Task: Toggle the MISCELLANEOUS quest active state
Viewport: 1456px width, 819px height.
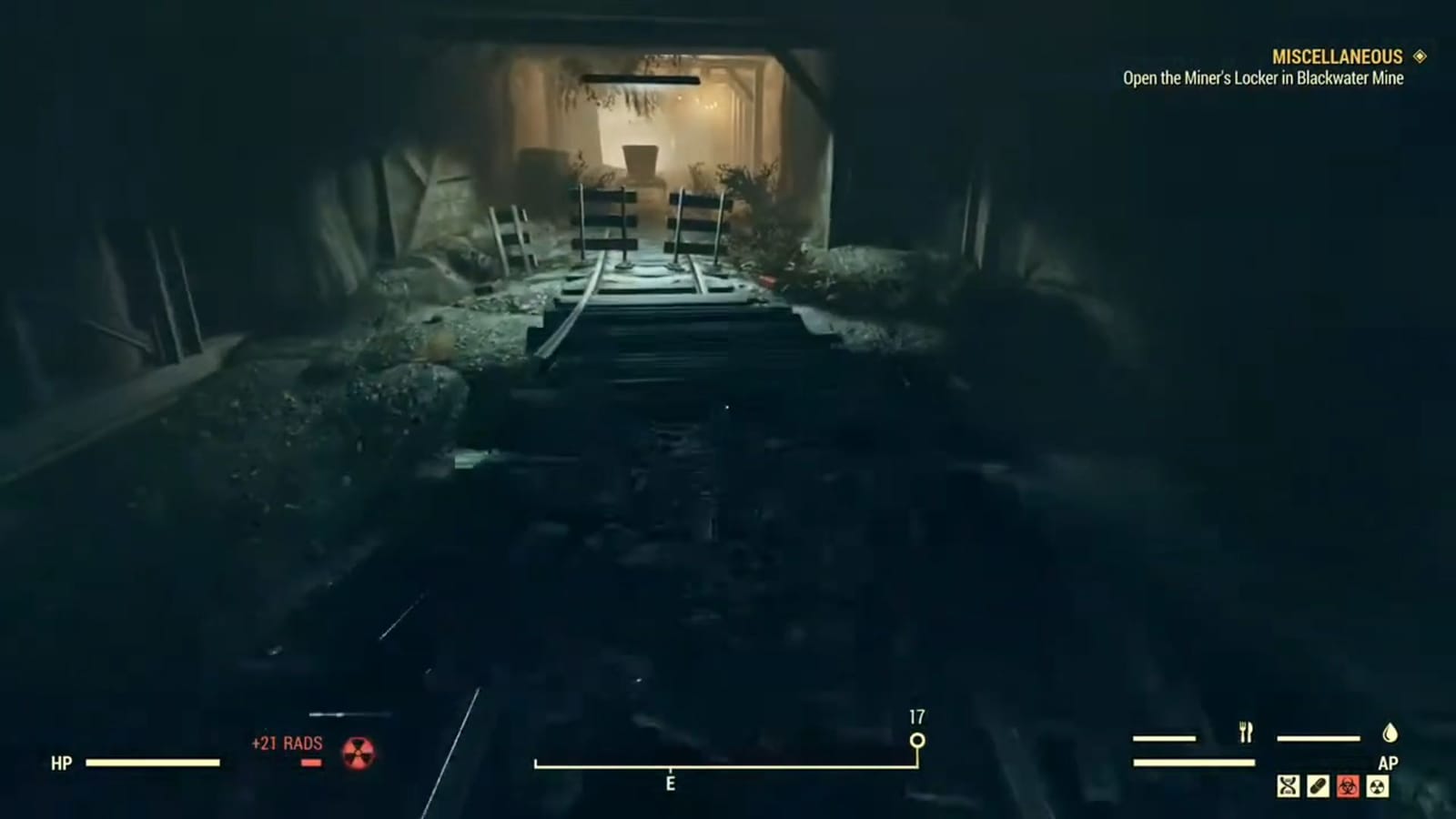Action: 1337,56
